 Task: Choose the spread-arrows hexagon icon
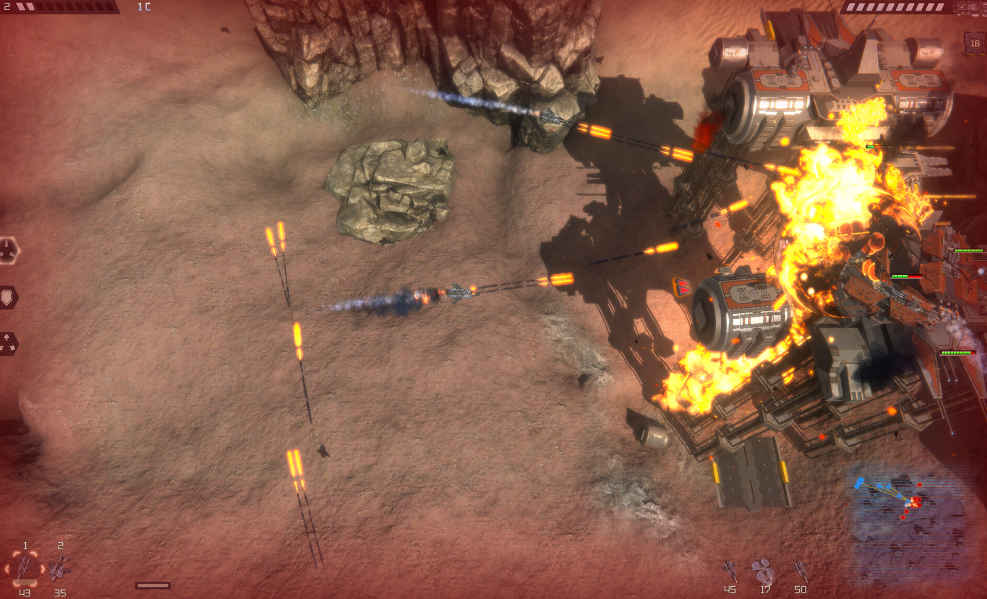(x=8, y=343)
